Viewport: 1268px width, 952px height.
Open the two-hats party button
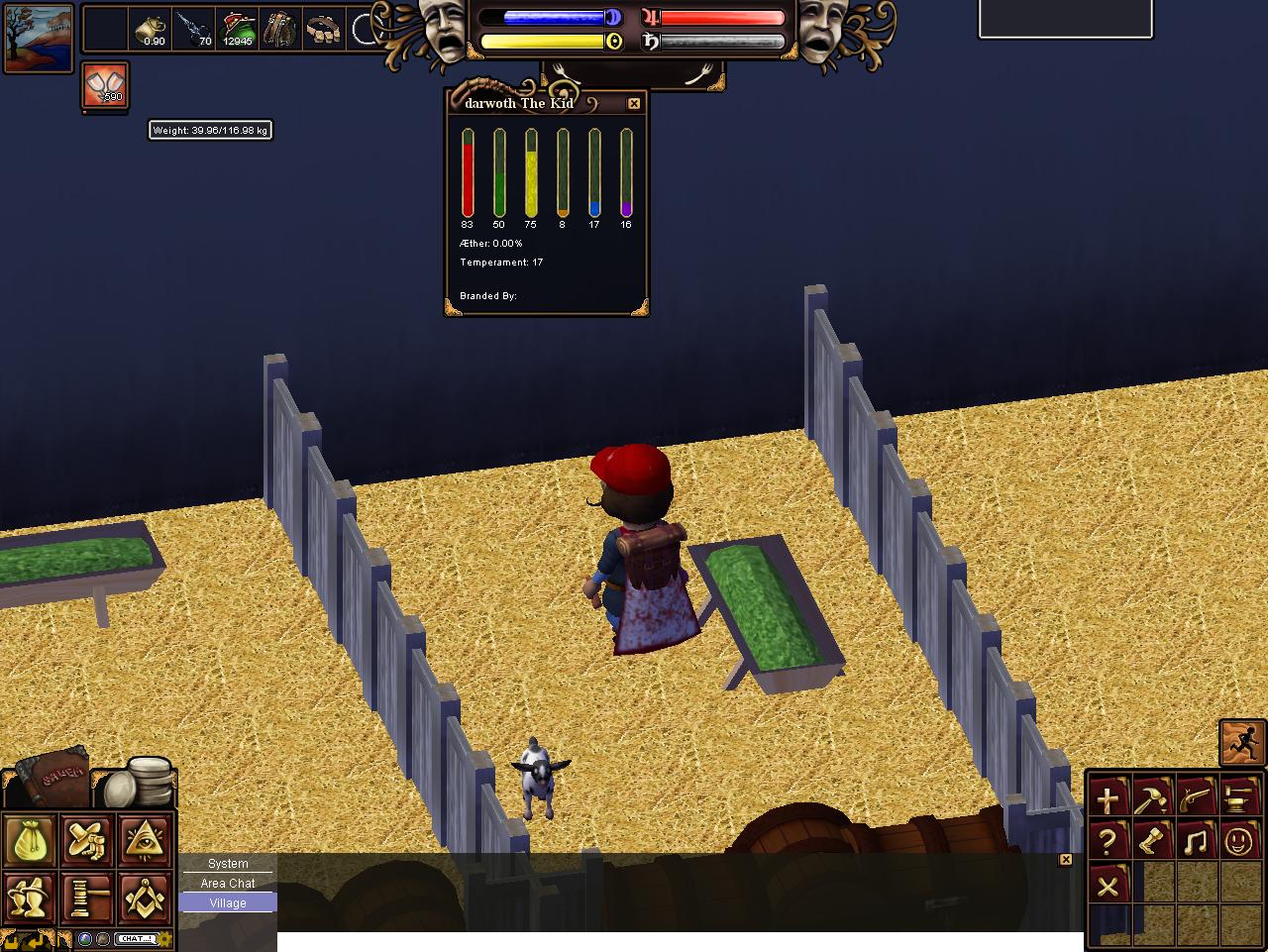click(30, 898)
